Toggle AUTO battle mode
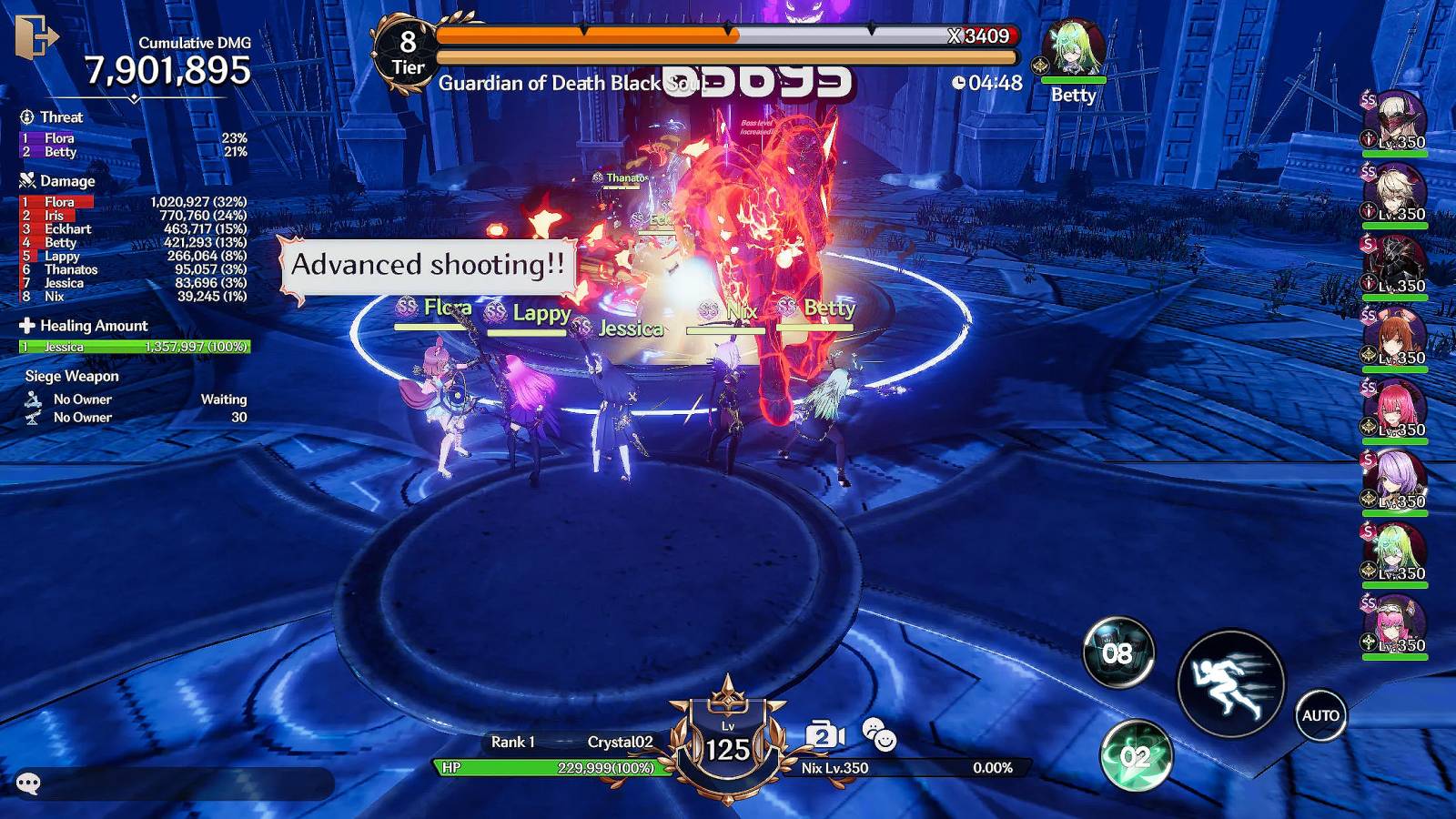The width and height of the screenshot is (1456, 819). click(x=1319, y=715)
